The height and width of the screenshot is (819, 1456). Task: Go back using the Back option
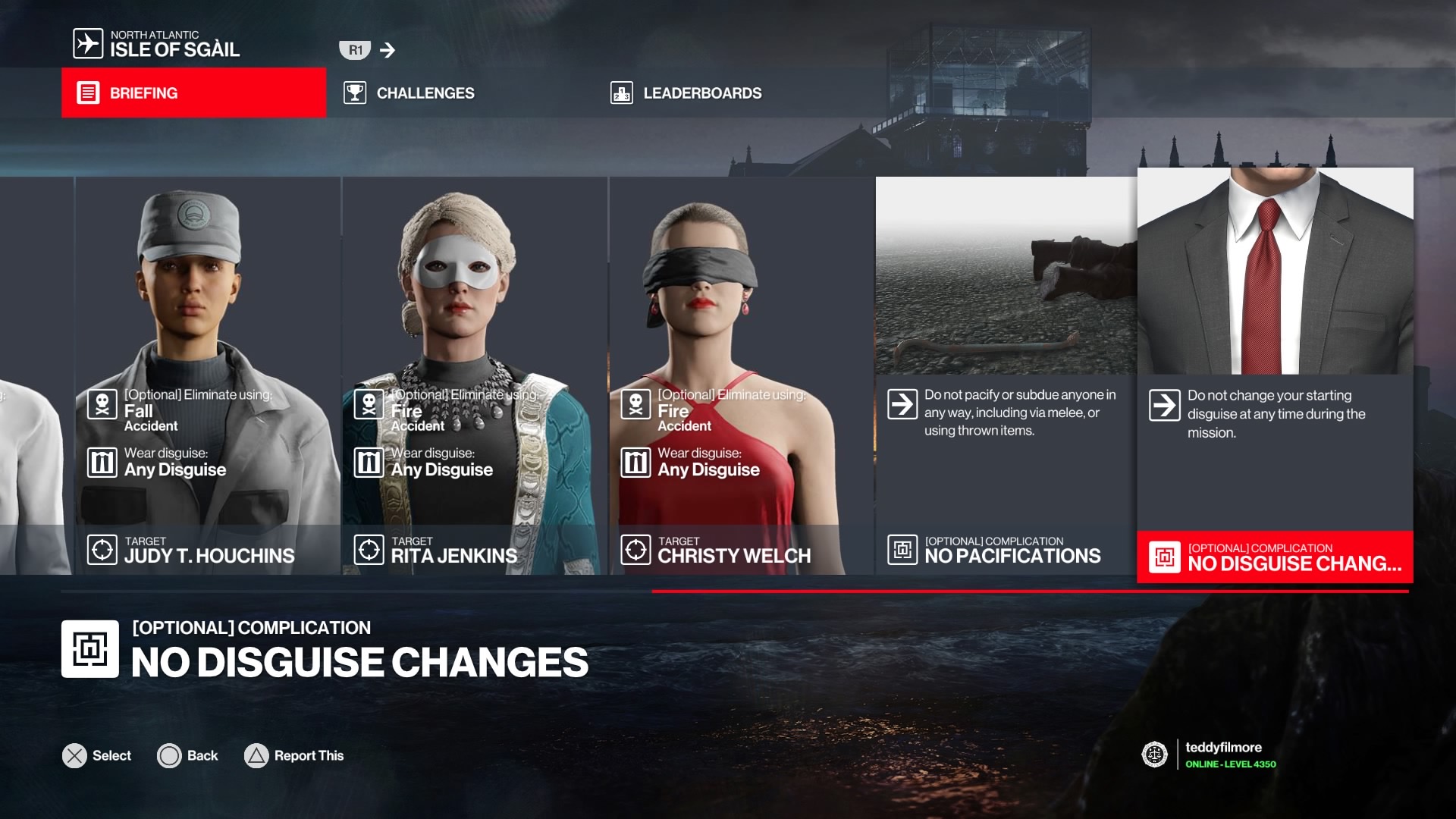(187, 755)
